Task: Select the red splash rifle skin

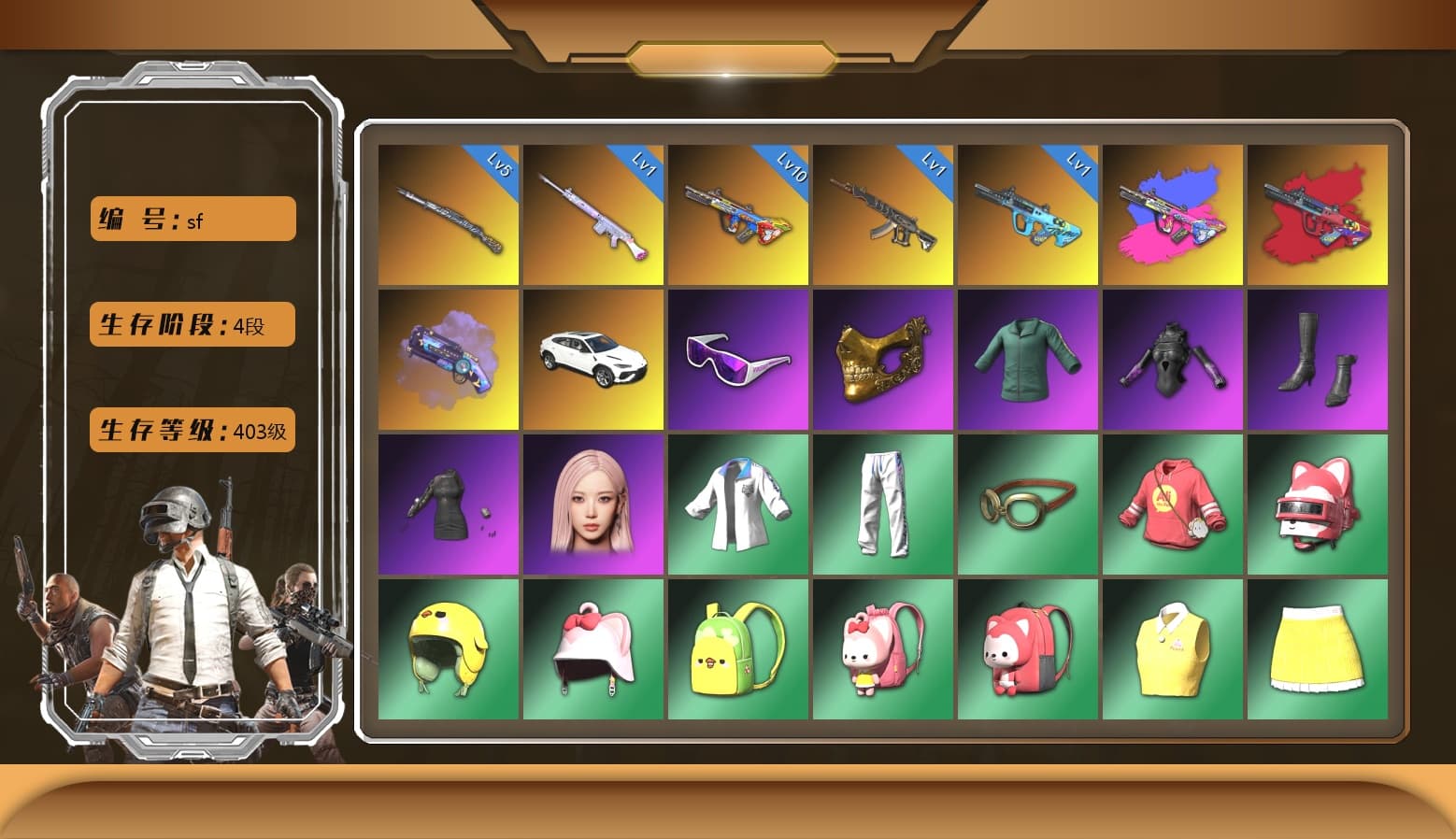Action: 1319,215
